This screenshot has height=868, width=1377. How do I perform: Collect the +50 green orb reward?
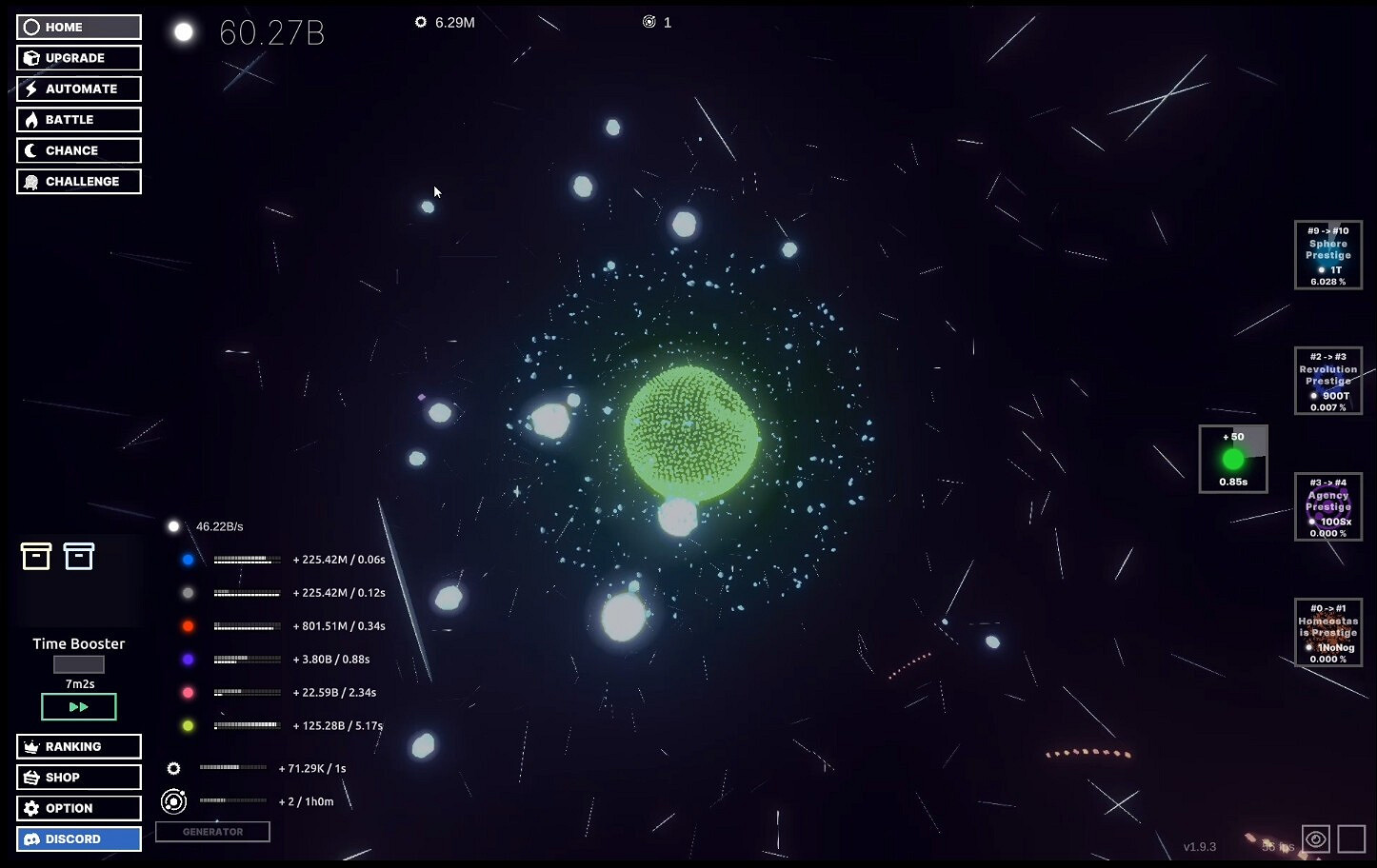point(1232,459)
